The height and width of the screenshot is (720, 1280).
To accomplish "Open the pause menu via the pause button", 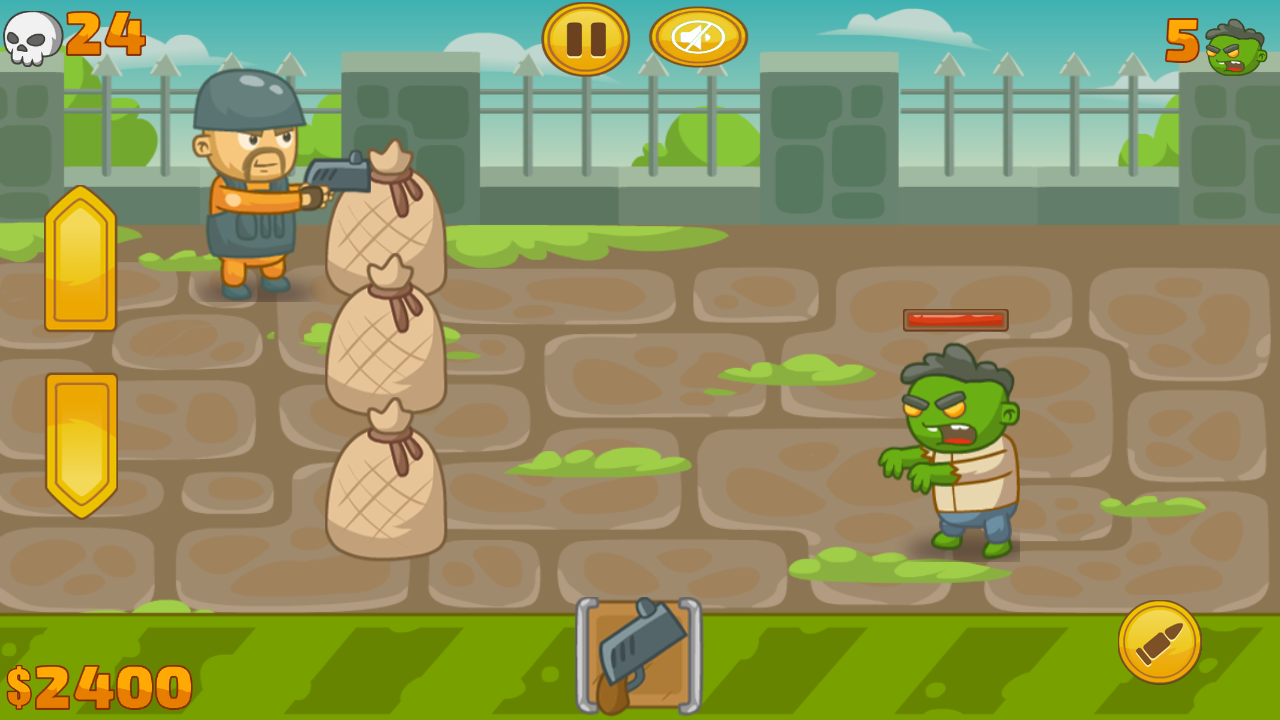I will coord(585,38).
